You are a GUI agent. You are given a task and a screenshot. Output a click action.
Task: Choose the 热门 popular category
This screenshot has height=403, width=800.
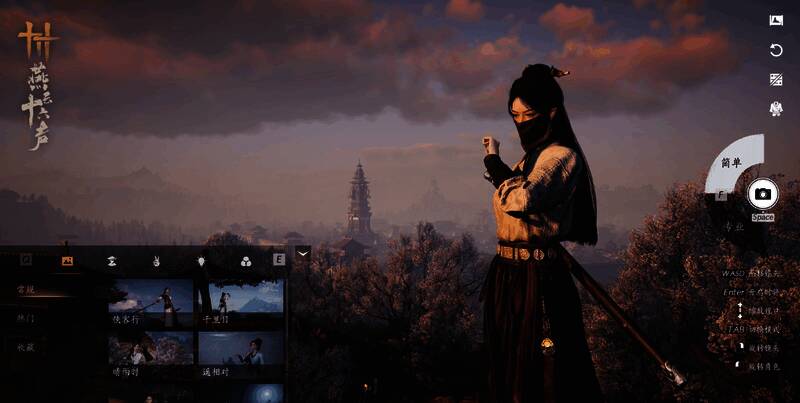point(26,318)
